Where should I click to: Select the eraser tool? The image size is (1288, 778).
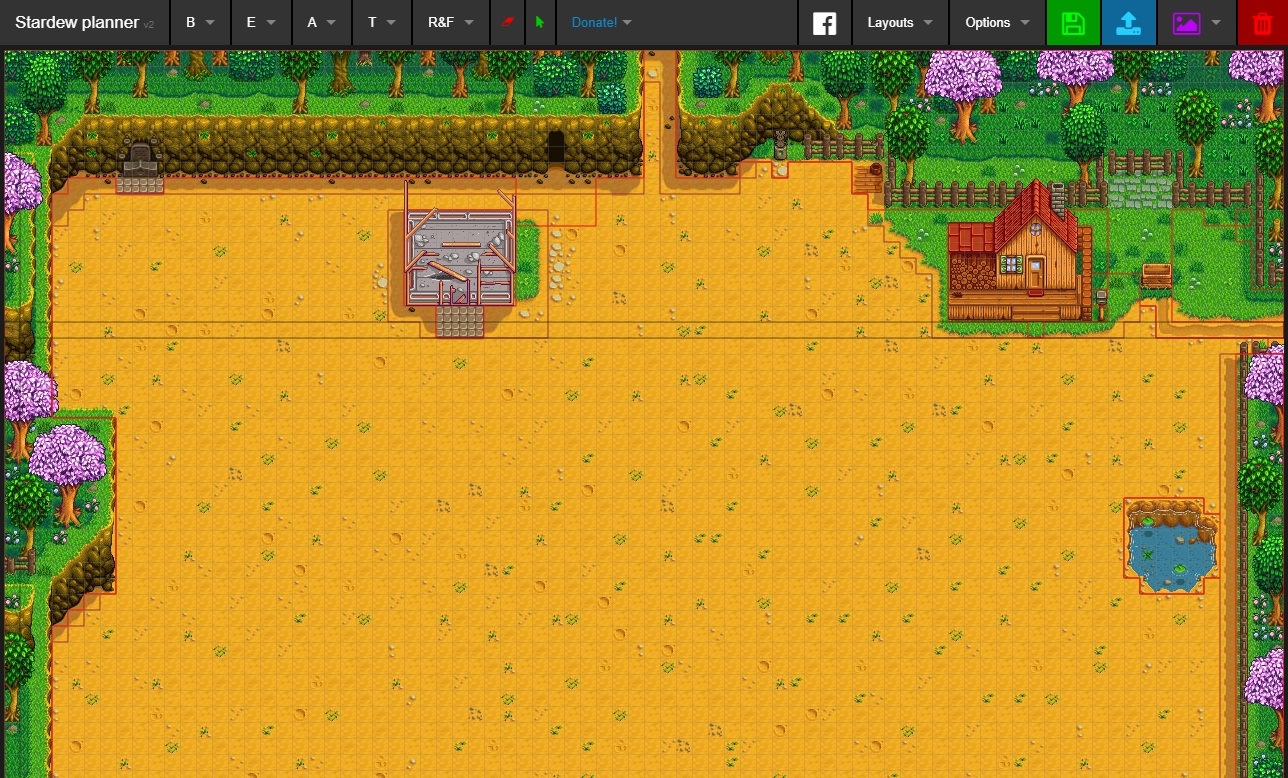click(507, 22)
